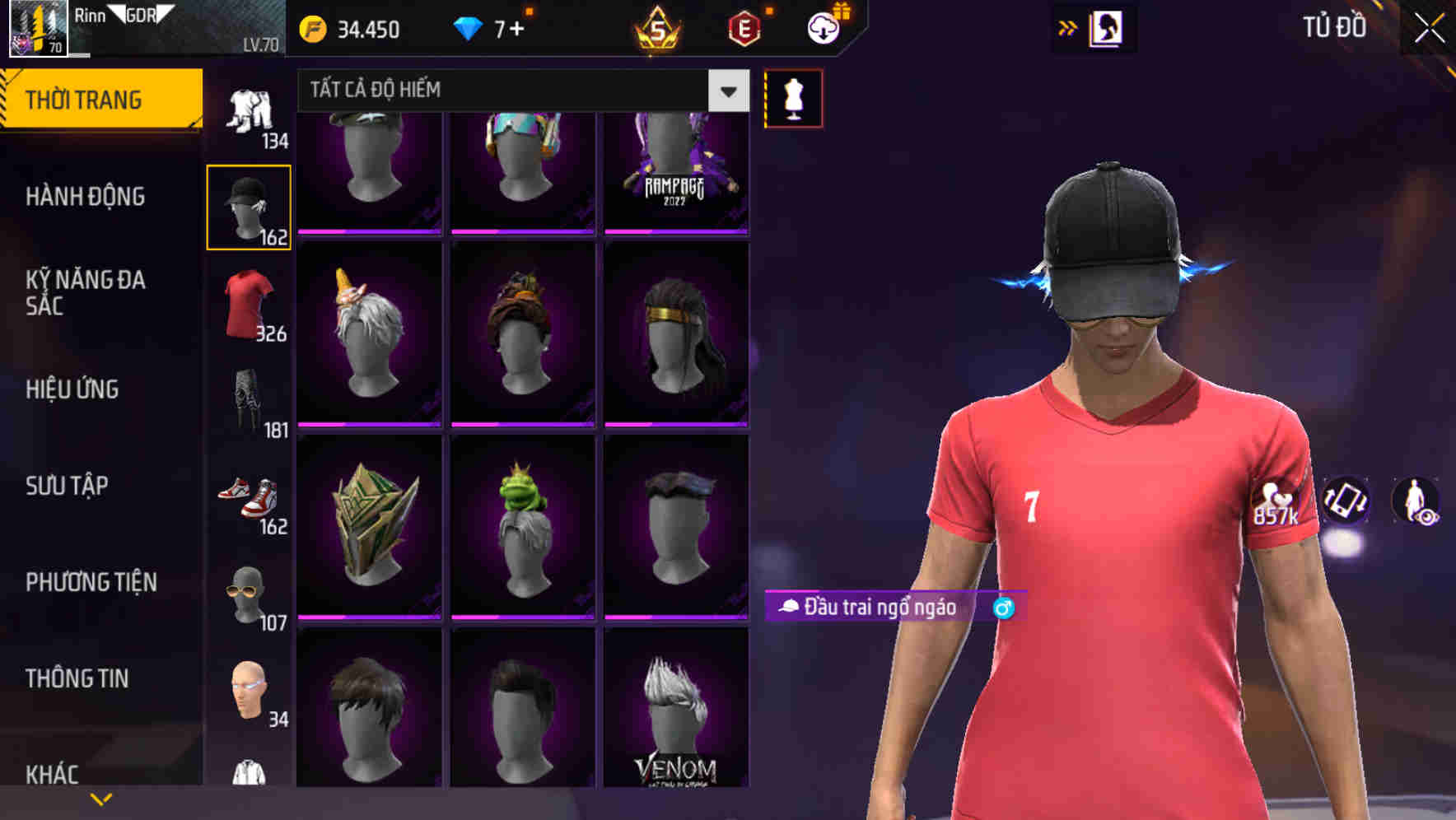Open the cloud gift download icon
1456x820 pixels.
(x=823, y=27)
